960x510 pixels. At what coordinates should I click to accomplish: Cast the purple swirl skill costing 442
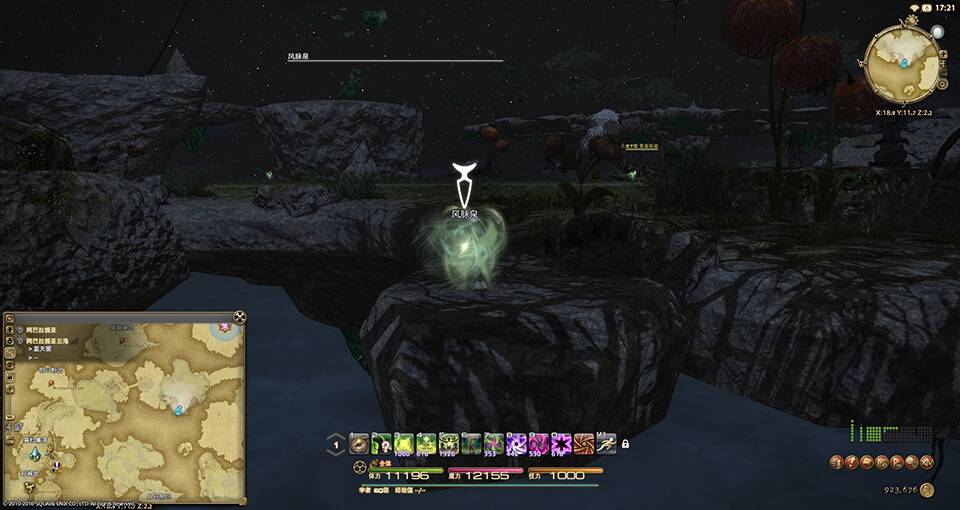click(x=517, y=444)
